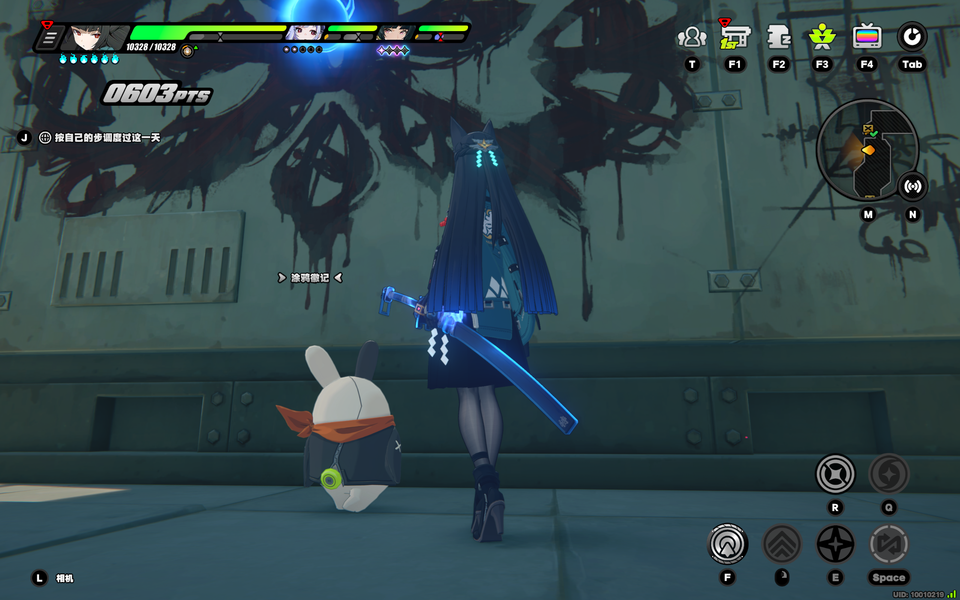Open the circular Tab menu icon
This screenshot has width=960, height=600.
[911, 38]
